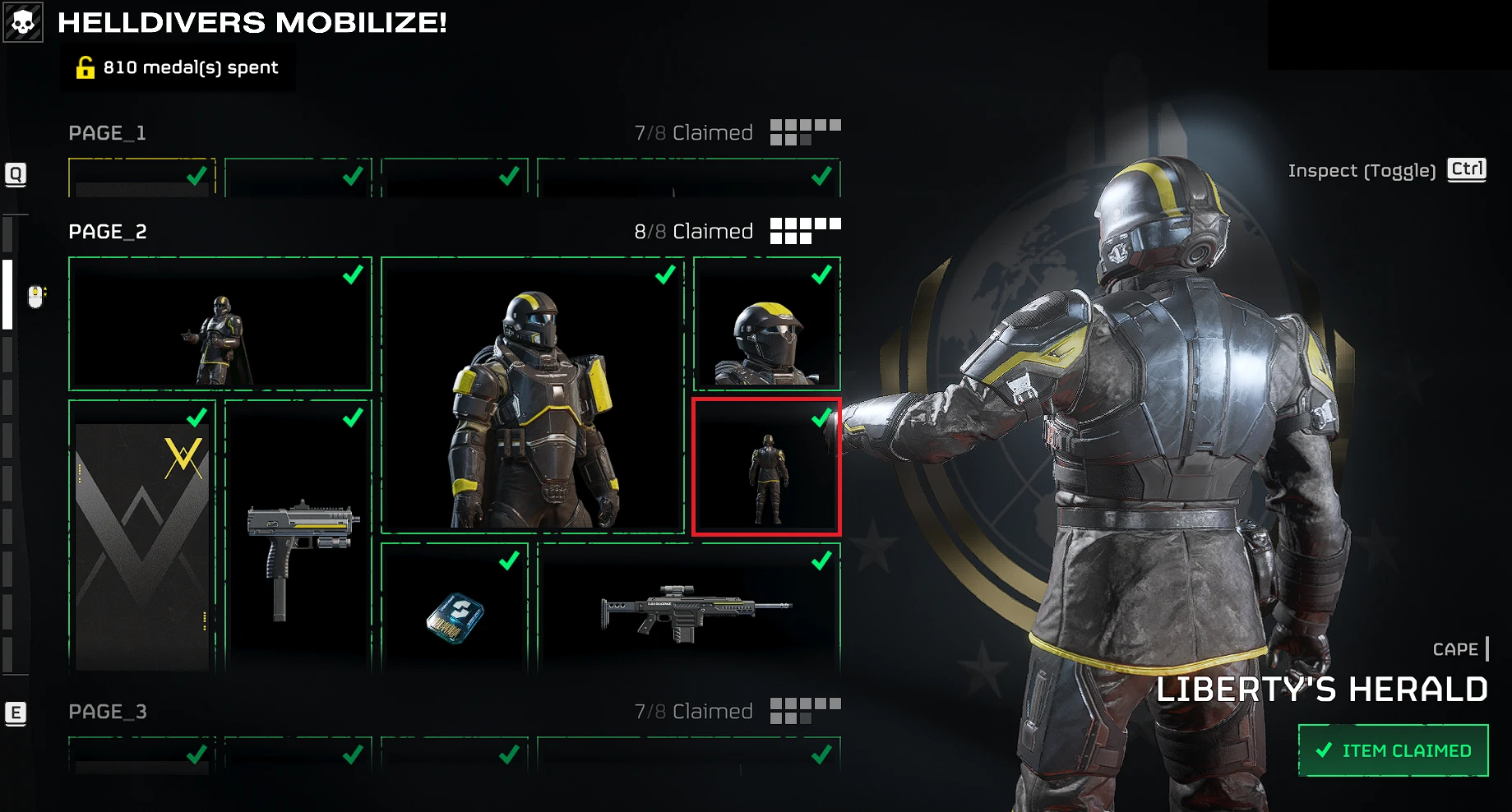The width and height of the screenshot is (1512, 812).
Task: Choose the super credits reward tile
Action: 455,608
